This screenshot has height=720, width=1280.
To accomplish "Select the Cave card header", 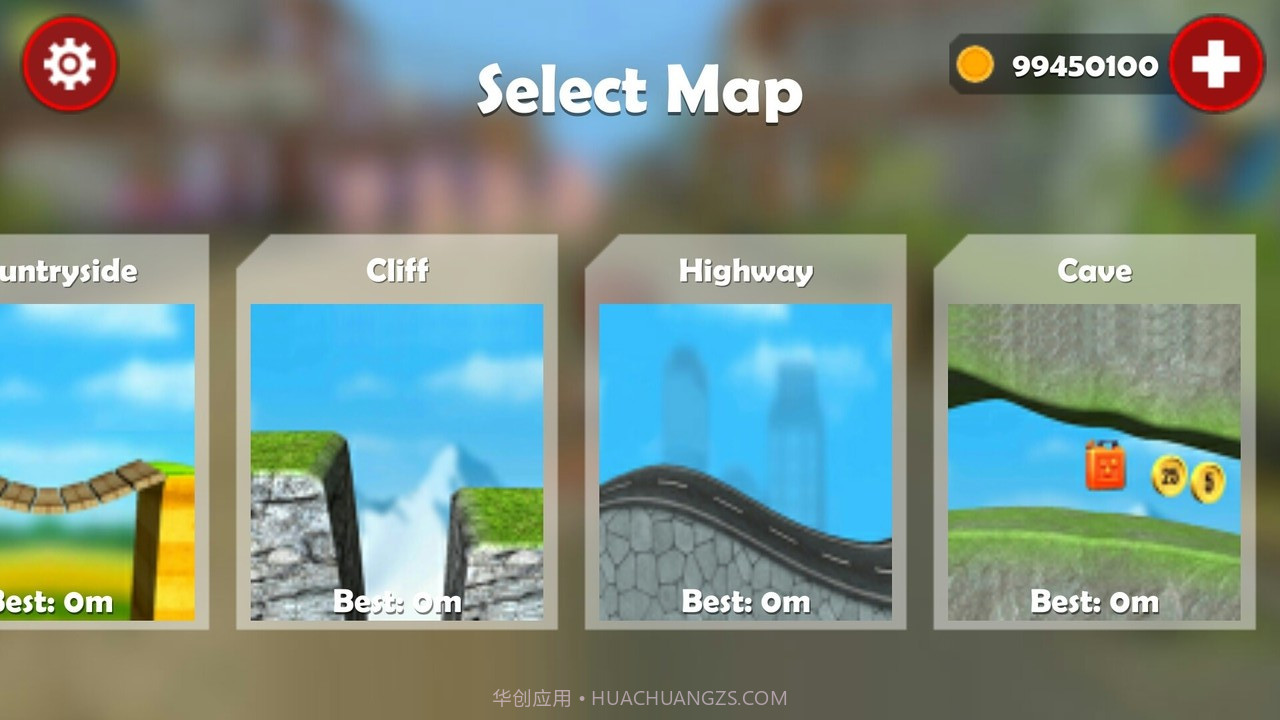I will (x=1093, y=270).
